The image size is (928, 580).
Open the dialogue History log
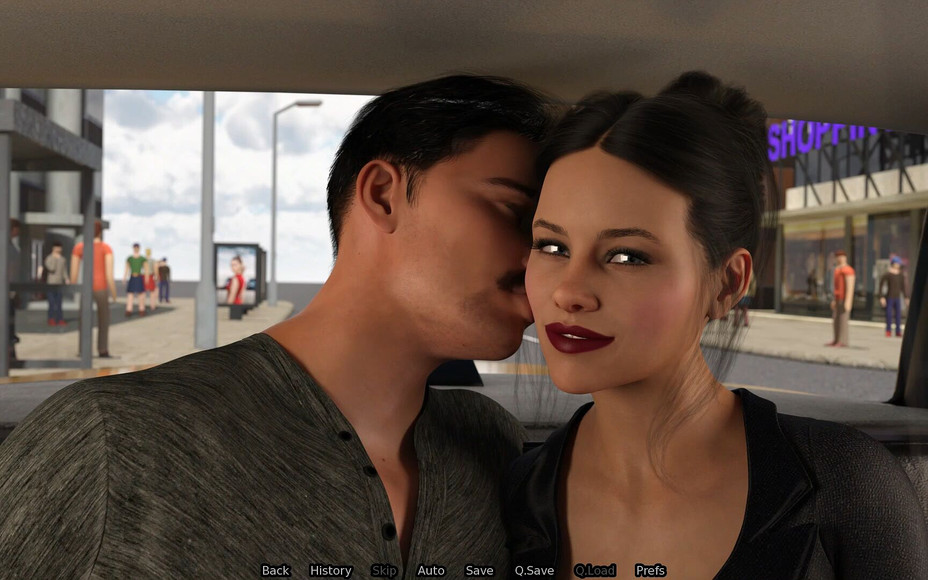(330, 571)
